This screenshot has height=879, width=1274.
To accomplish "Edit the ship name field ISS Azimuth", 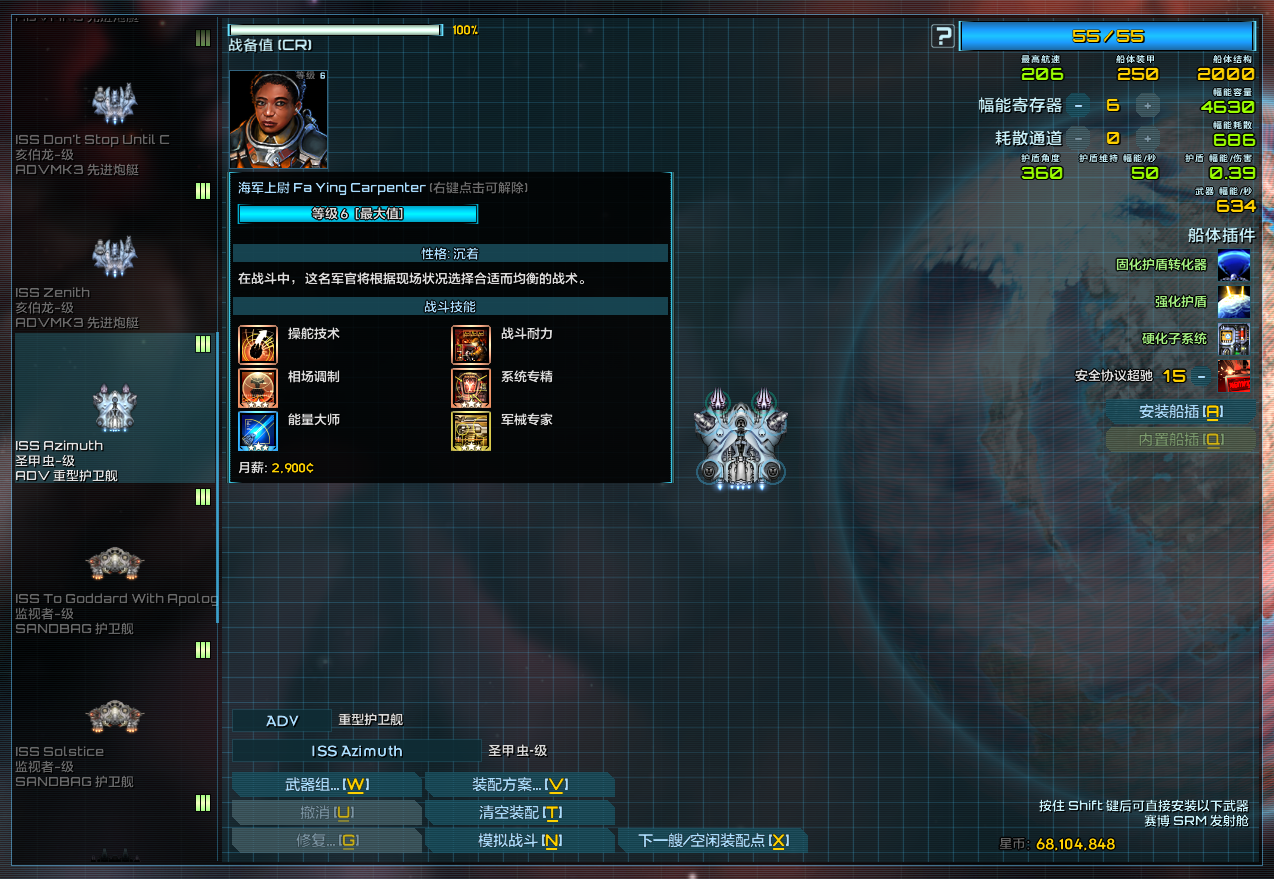I will (x=356, y=751).
